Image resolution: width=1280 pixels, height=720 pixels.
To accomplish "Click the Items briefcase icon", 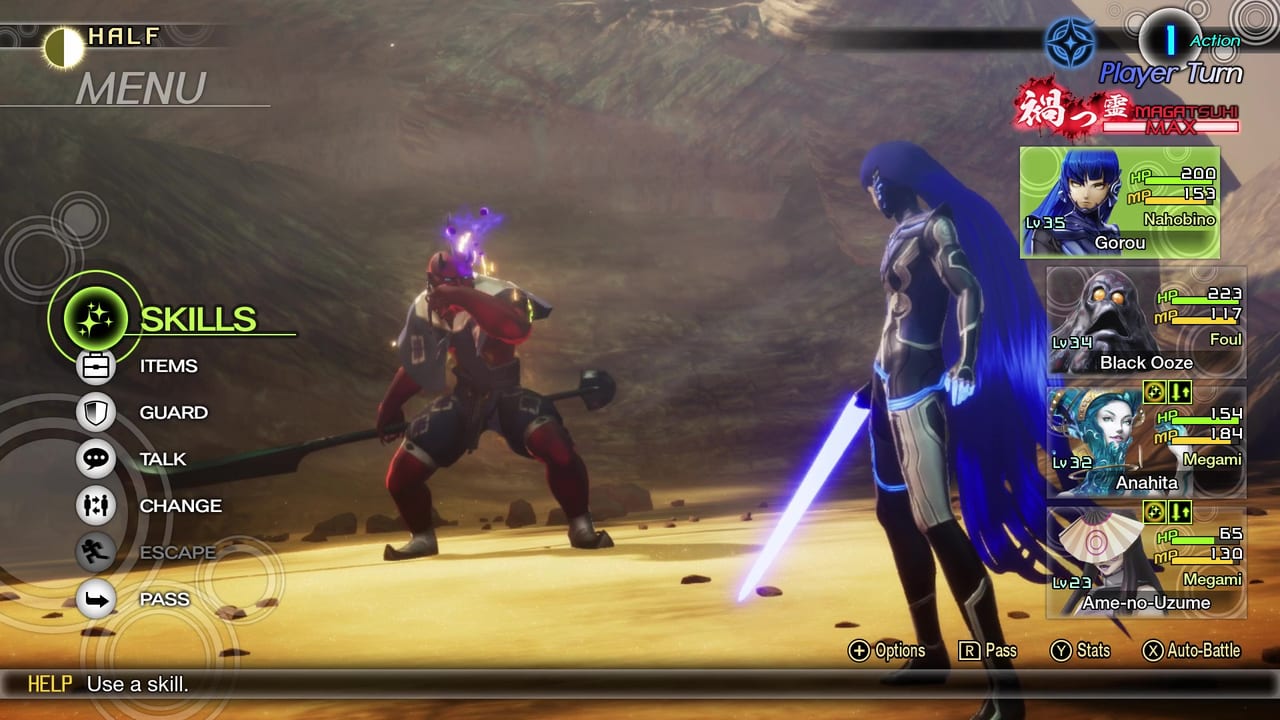I will pyautogui.click(x=95, y=366).
